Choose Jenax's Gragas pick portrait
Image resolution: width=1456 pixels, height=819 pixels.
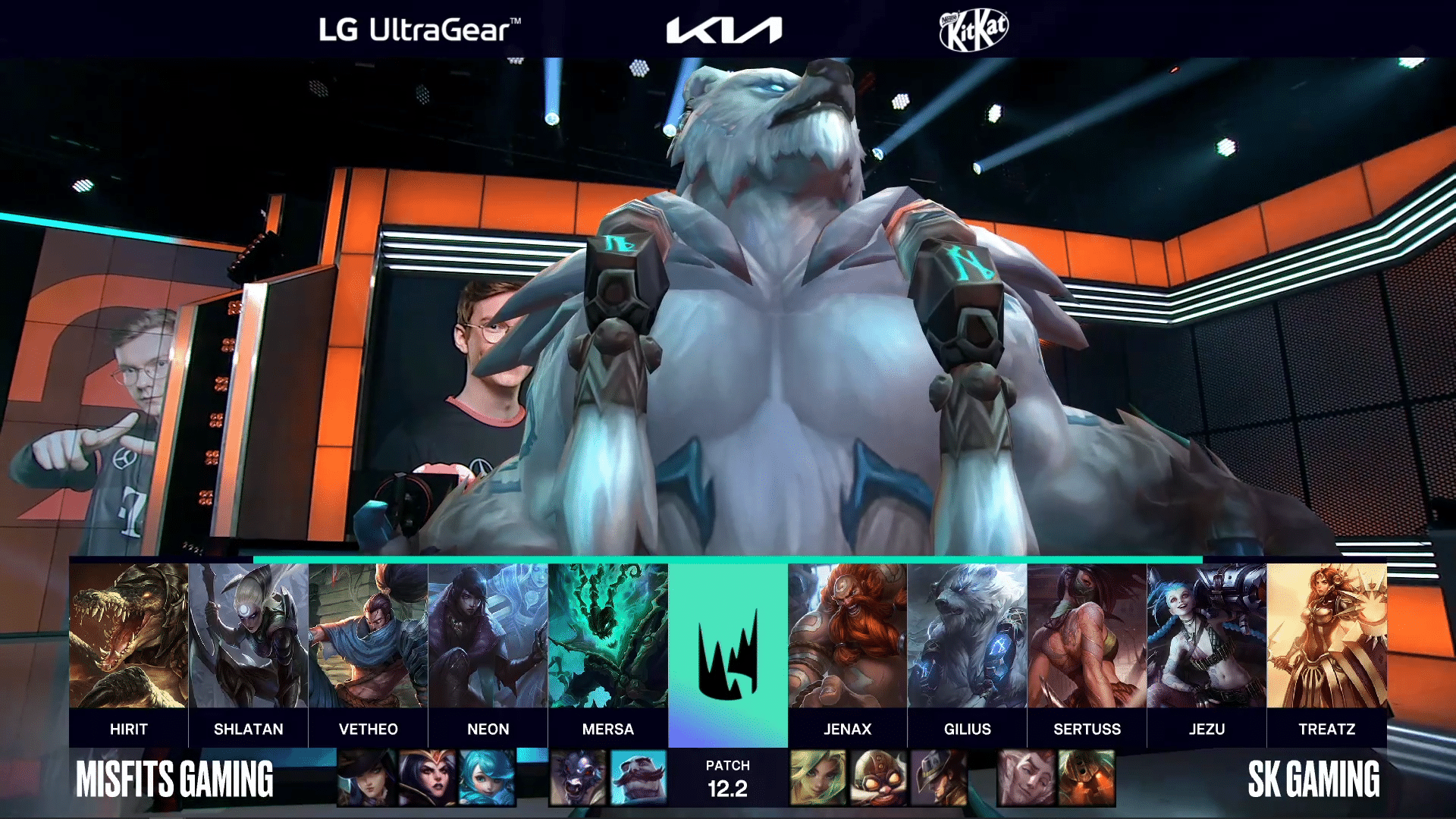pos(847,635)
